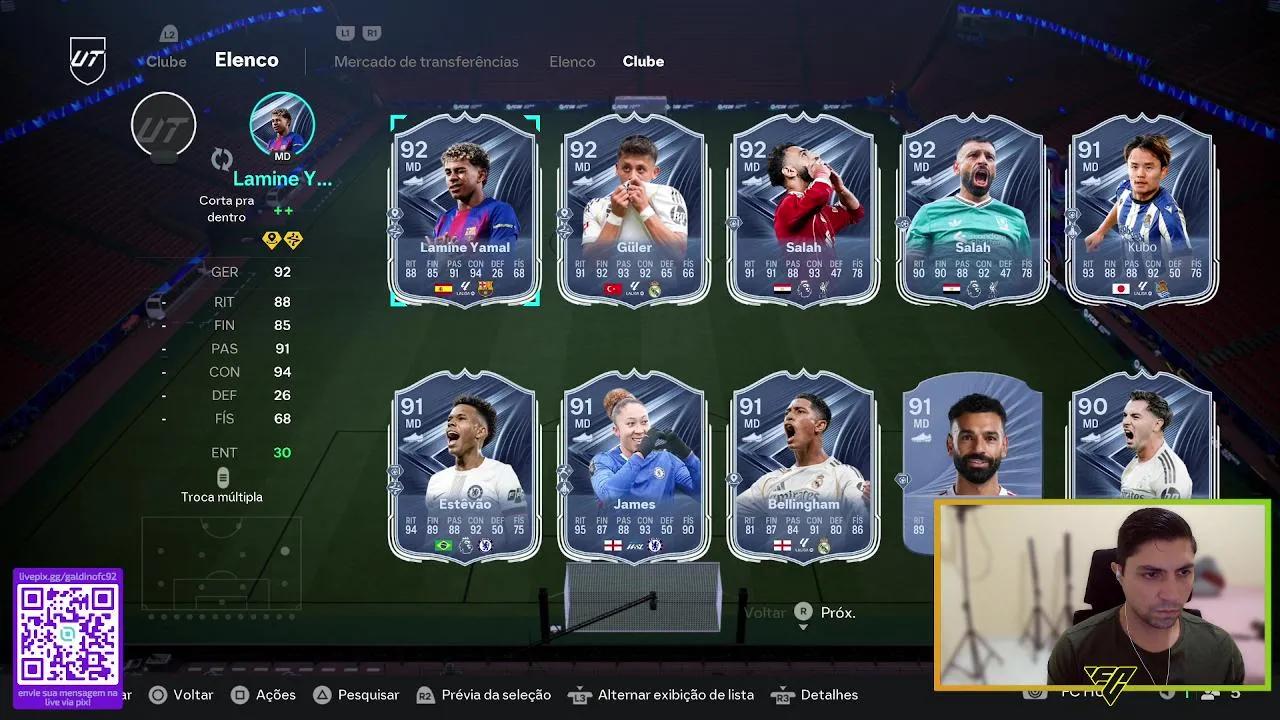Expand the Próx. dropdown arrow
The image size is (1280, 720).
click(x=804, y=626)
